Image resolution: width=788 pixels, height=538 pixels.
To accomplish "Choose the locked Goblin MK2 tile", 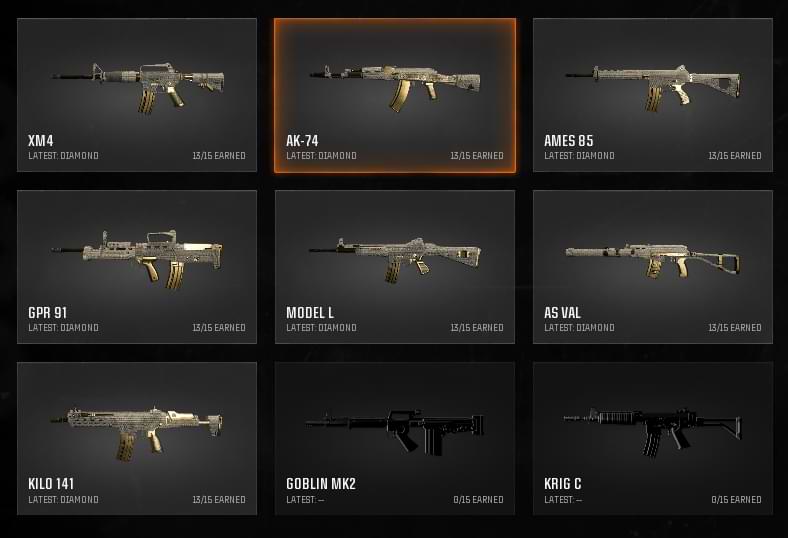I will pos(395,438).
